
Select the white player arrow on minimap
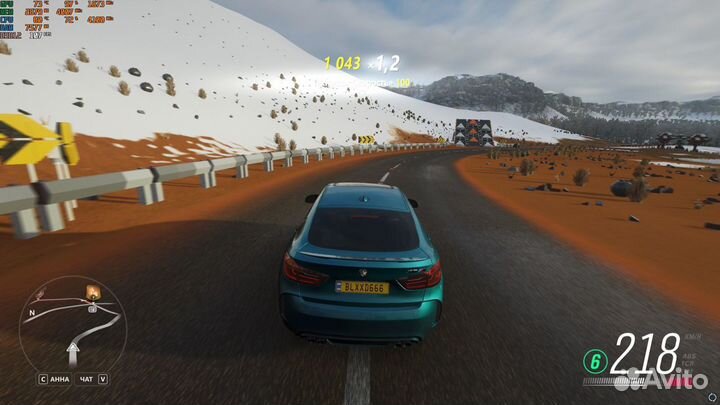pyautogui.click(x=73, y=351)
